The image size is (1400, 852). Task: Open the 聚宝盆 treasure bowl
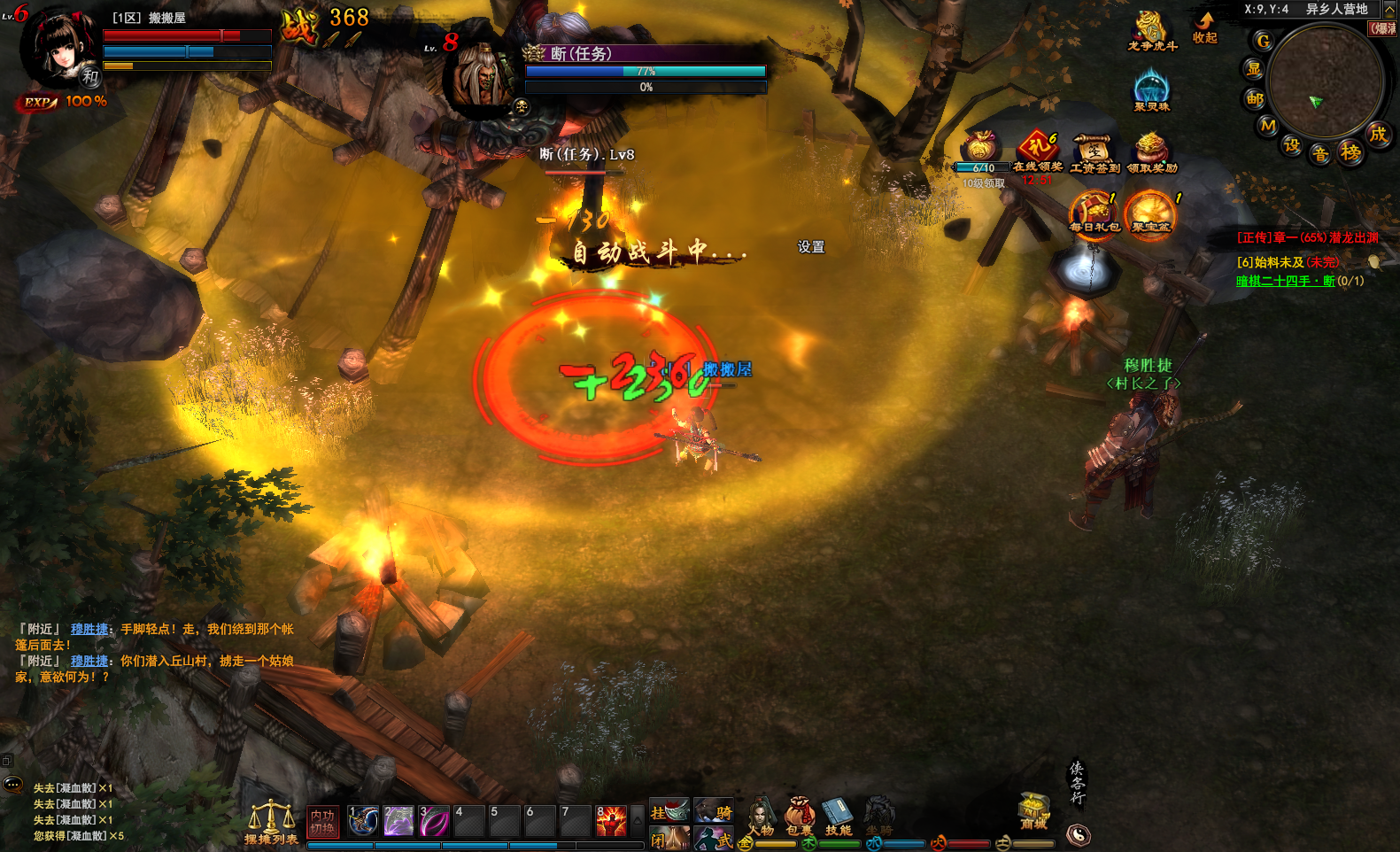pyautogui.click(x=1150, y=213)
